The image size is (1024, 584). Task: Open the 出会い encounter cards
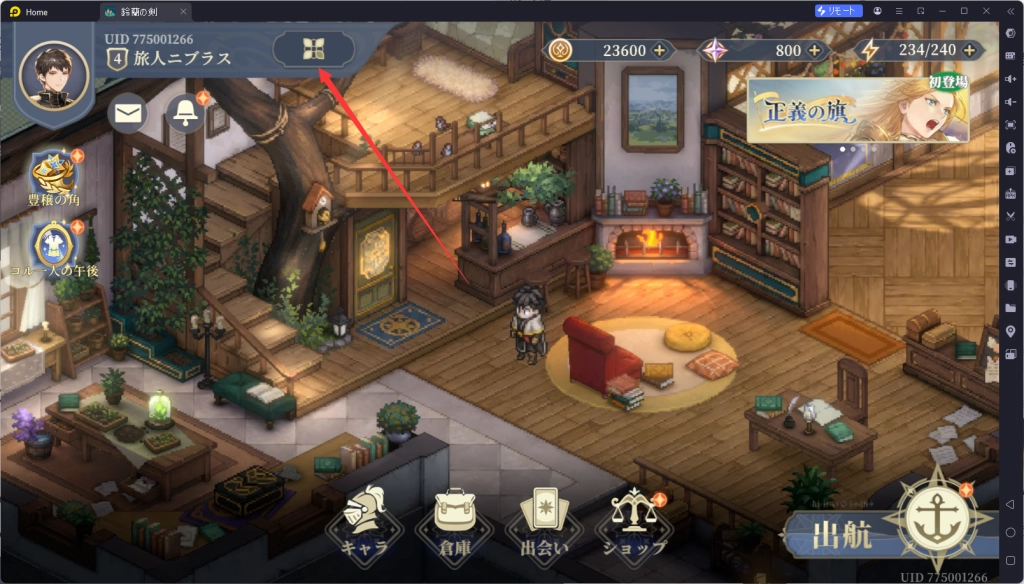[x=543, y=522]
